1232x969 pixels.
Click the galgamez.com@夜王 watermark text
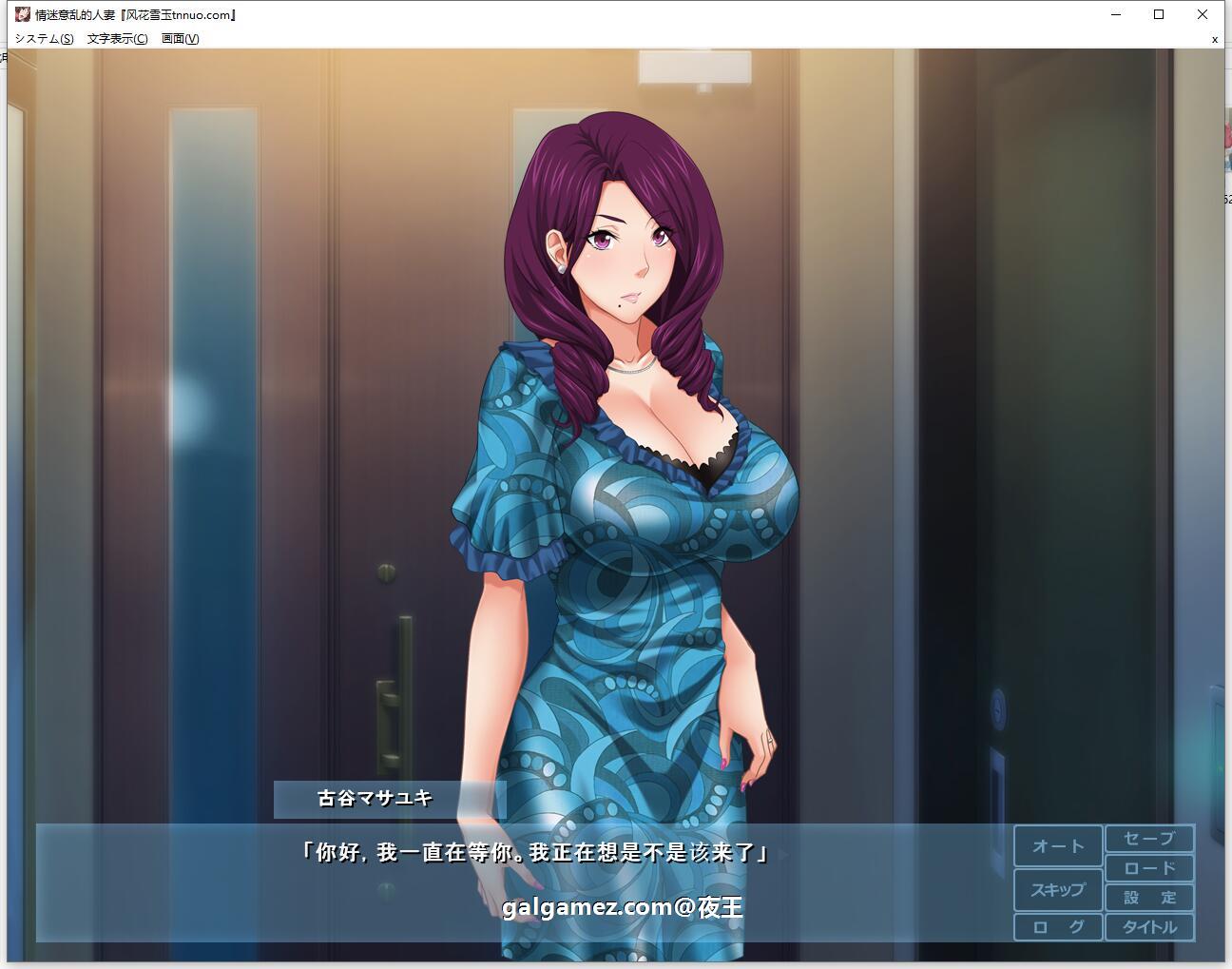coord(625,906)
